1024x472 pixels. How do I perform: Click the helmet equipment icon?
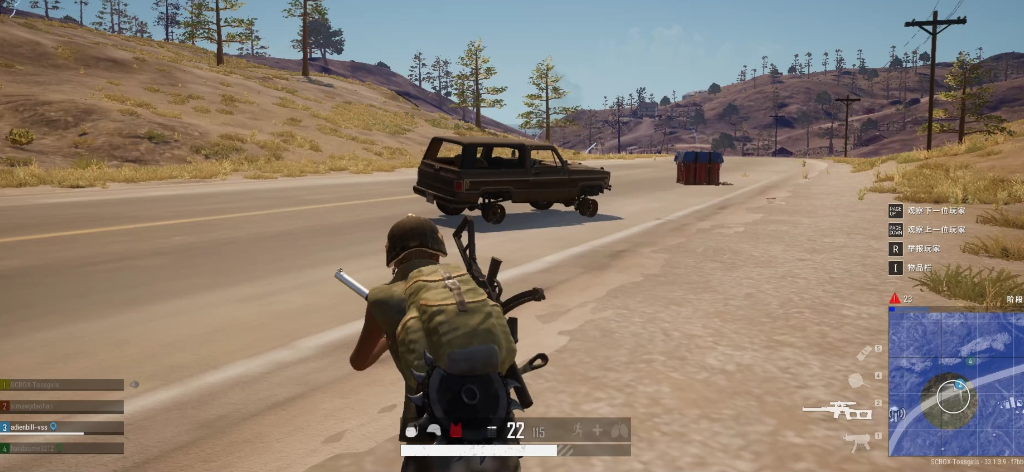click(434, 431)
